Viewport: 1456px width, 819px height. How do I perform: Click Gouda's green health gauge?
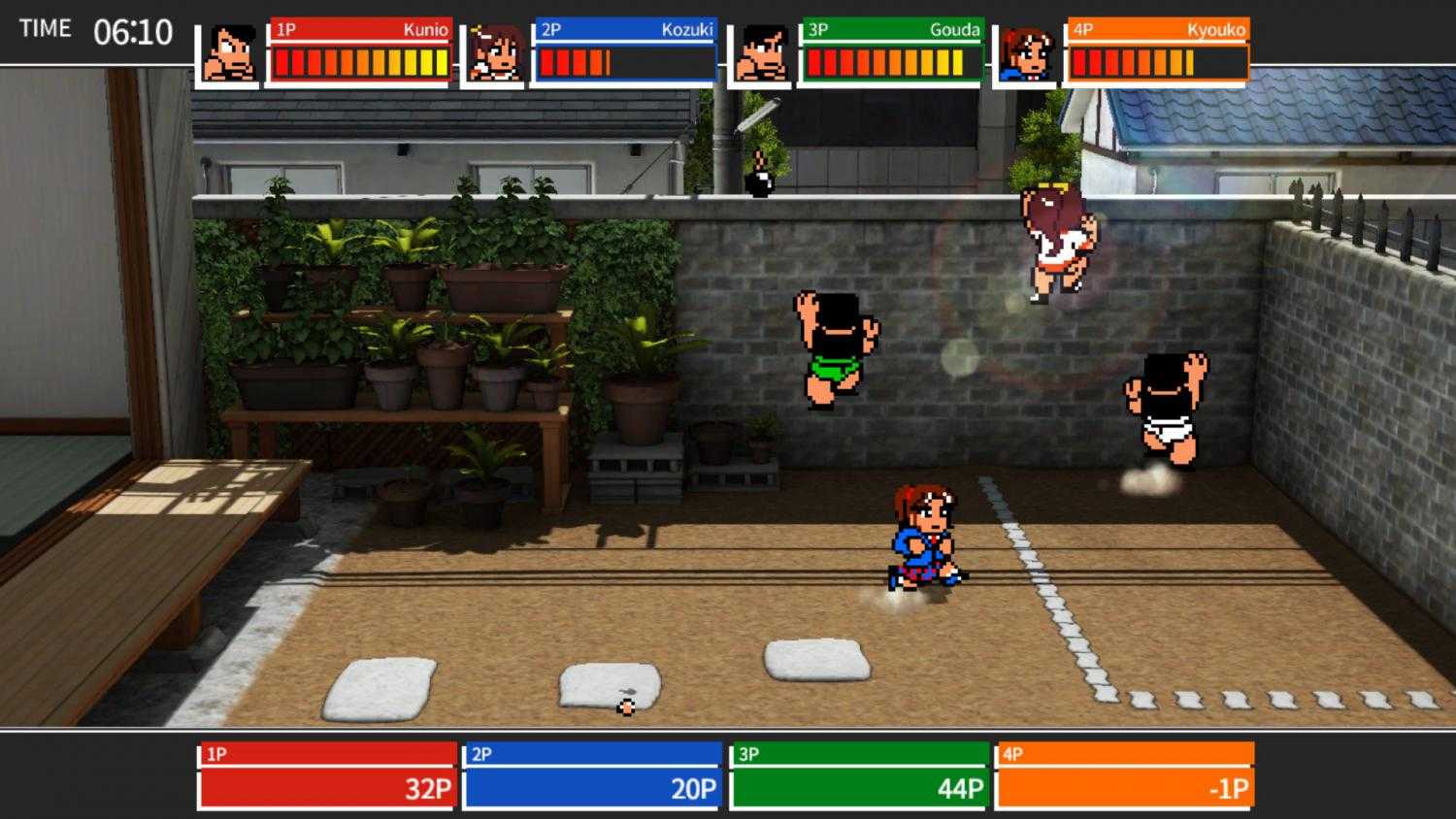[888, 62]
